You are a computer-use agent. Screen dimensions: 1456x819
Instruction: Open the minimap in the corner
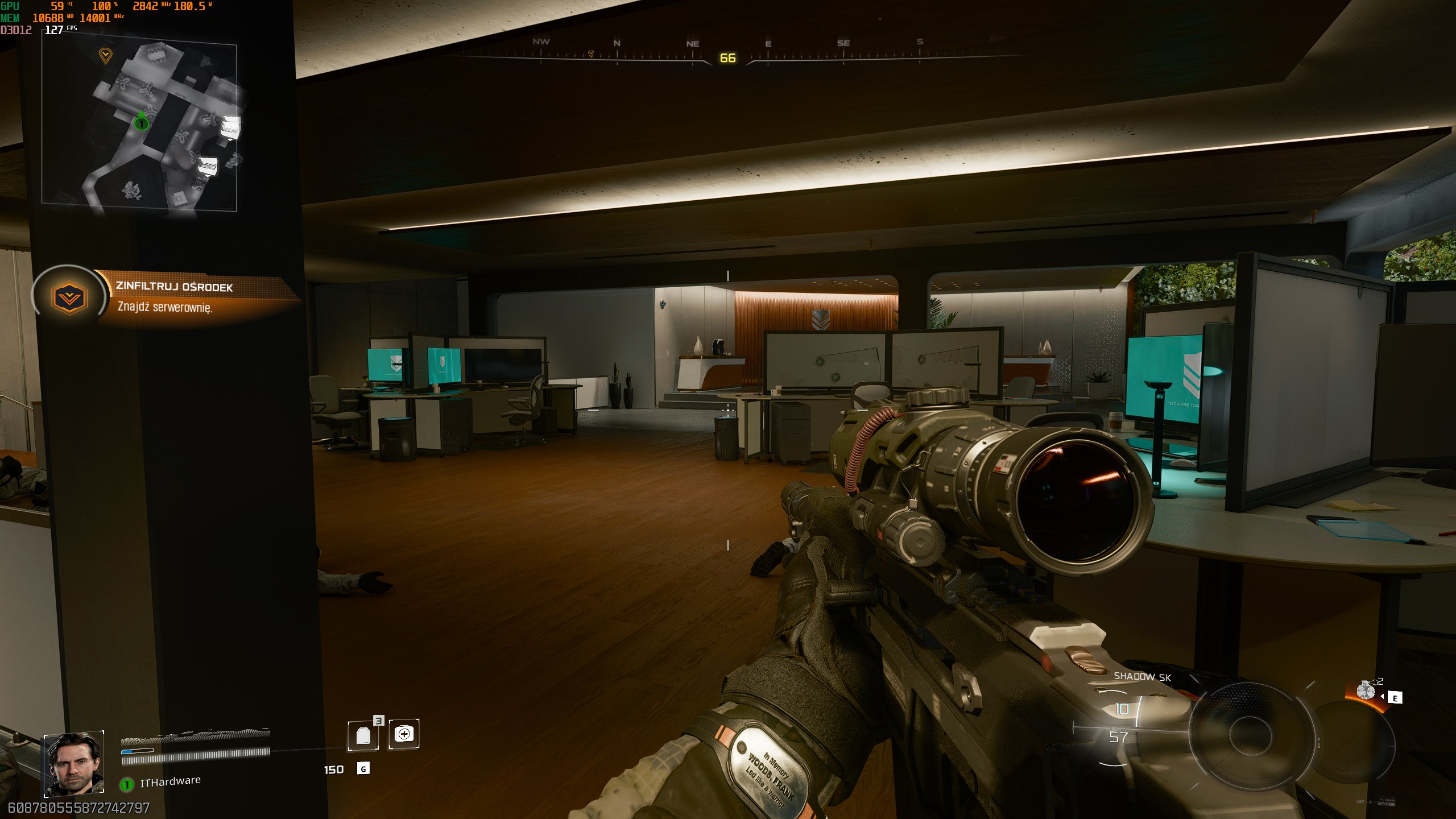pos(139,126)
